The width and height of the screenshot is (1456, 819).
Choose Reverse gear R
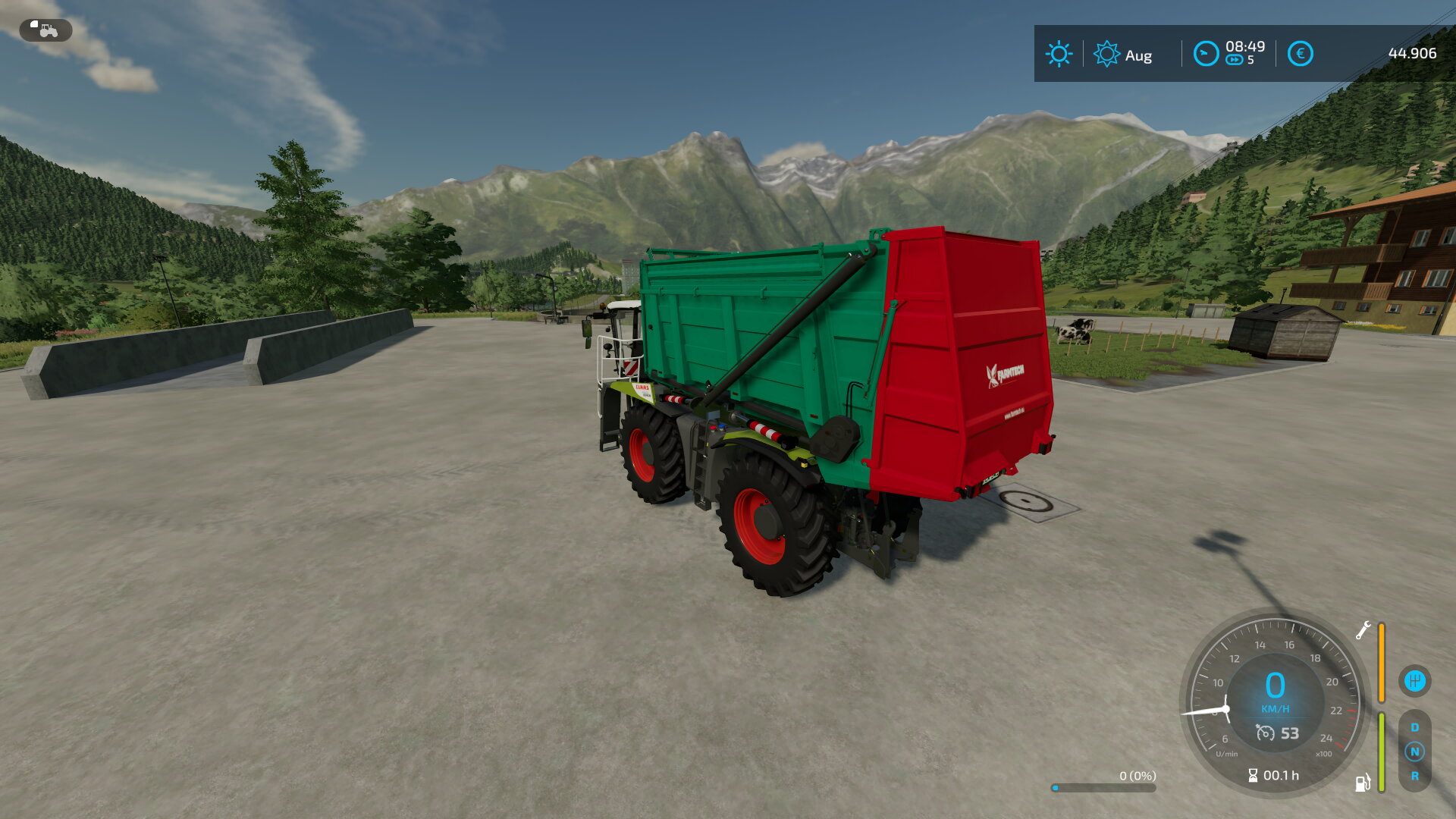pos(1414,776)
